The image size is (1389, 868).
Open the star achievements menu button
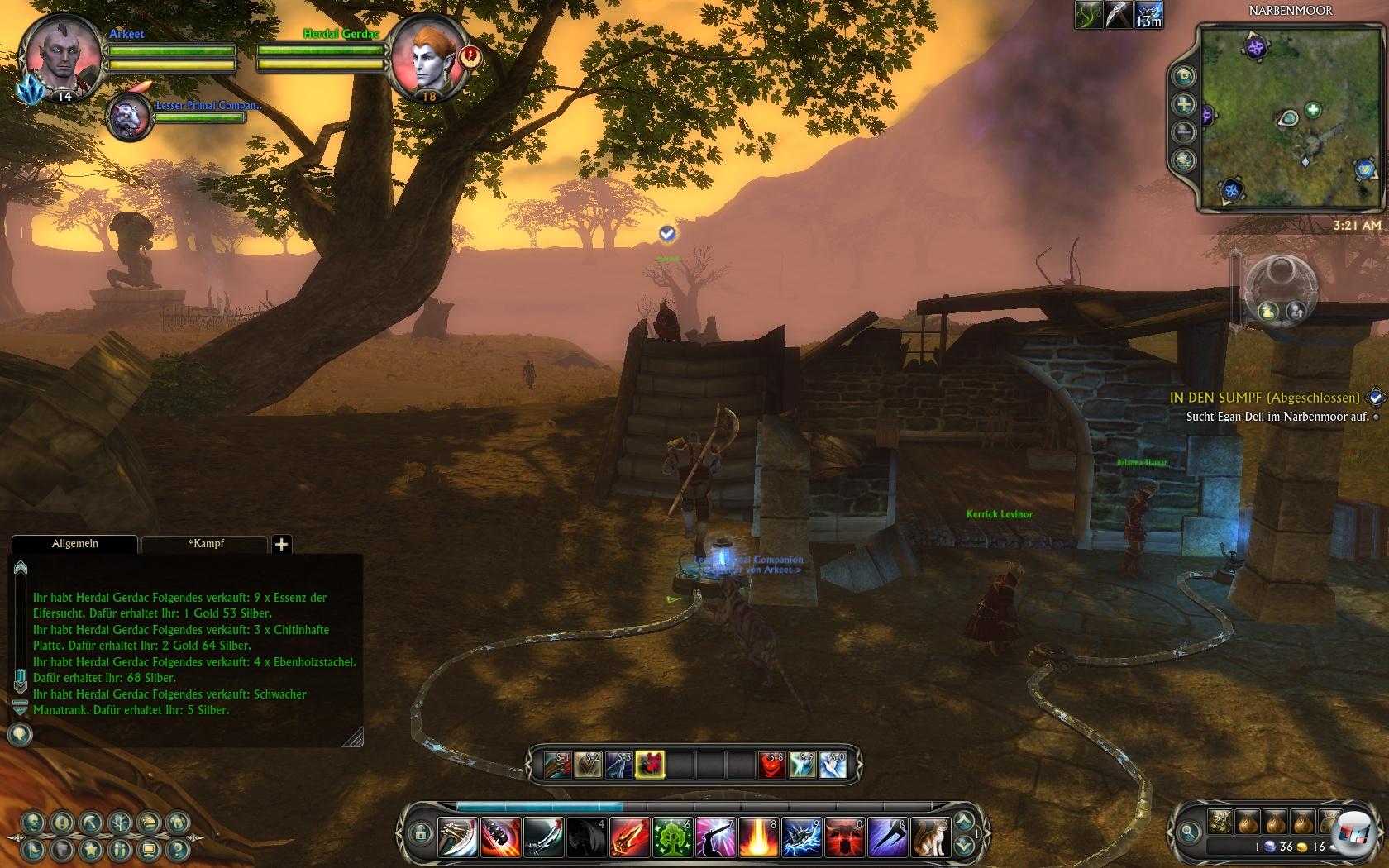(91, 849)
